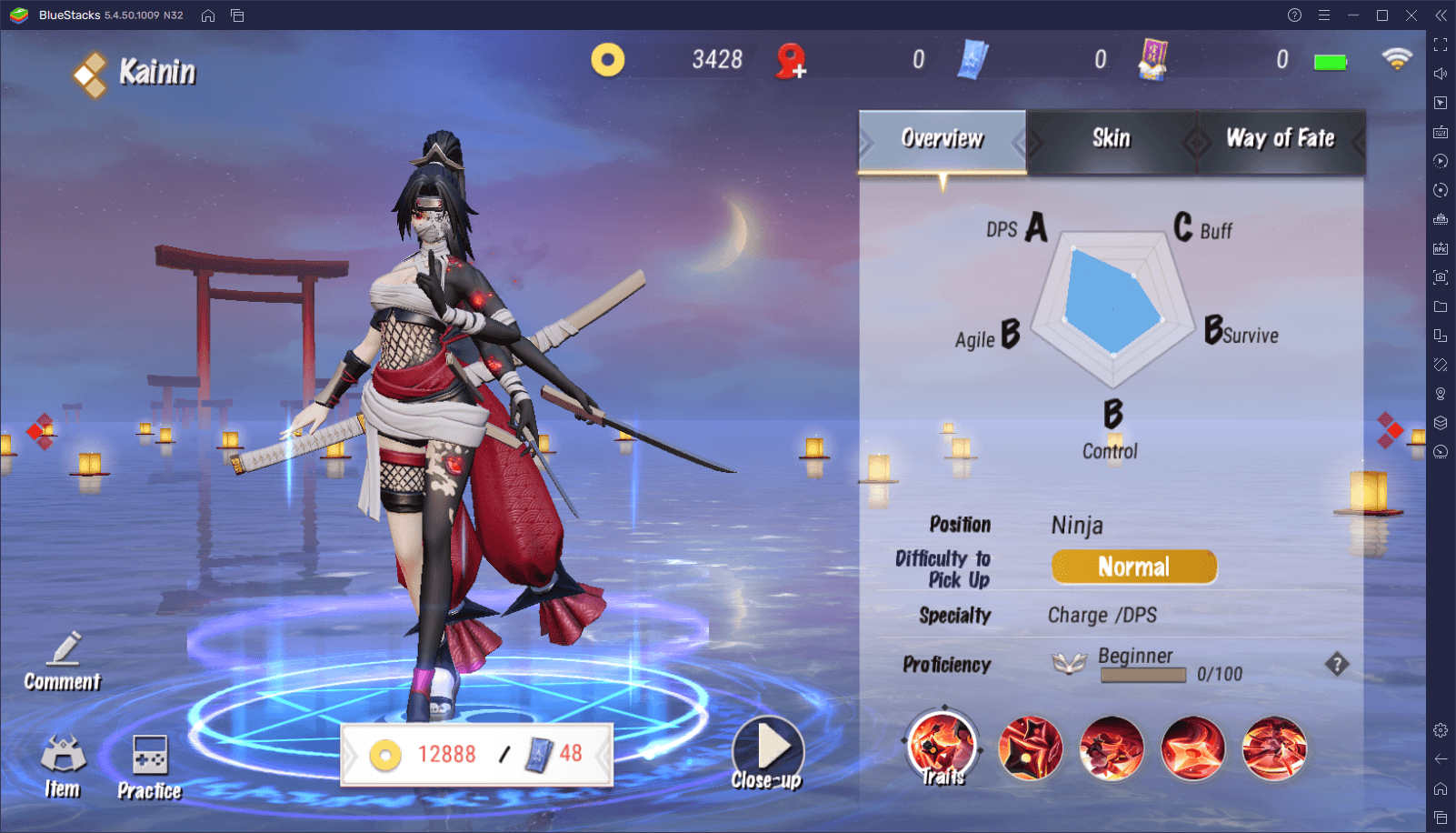The image size is (1456, 833).
Task: Select the Overview tab
Action: pos(942,139)
